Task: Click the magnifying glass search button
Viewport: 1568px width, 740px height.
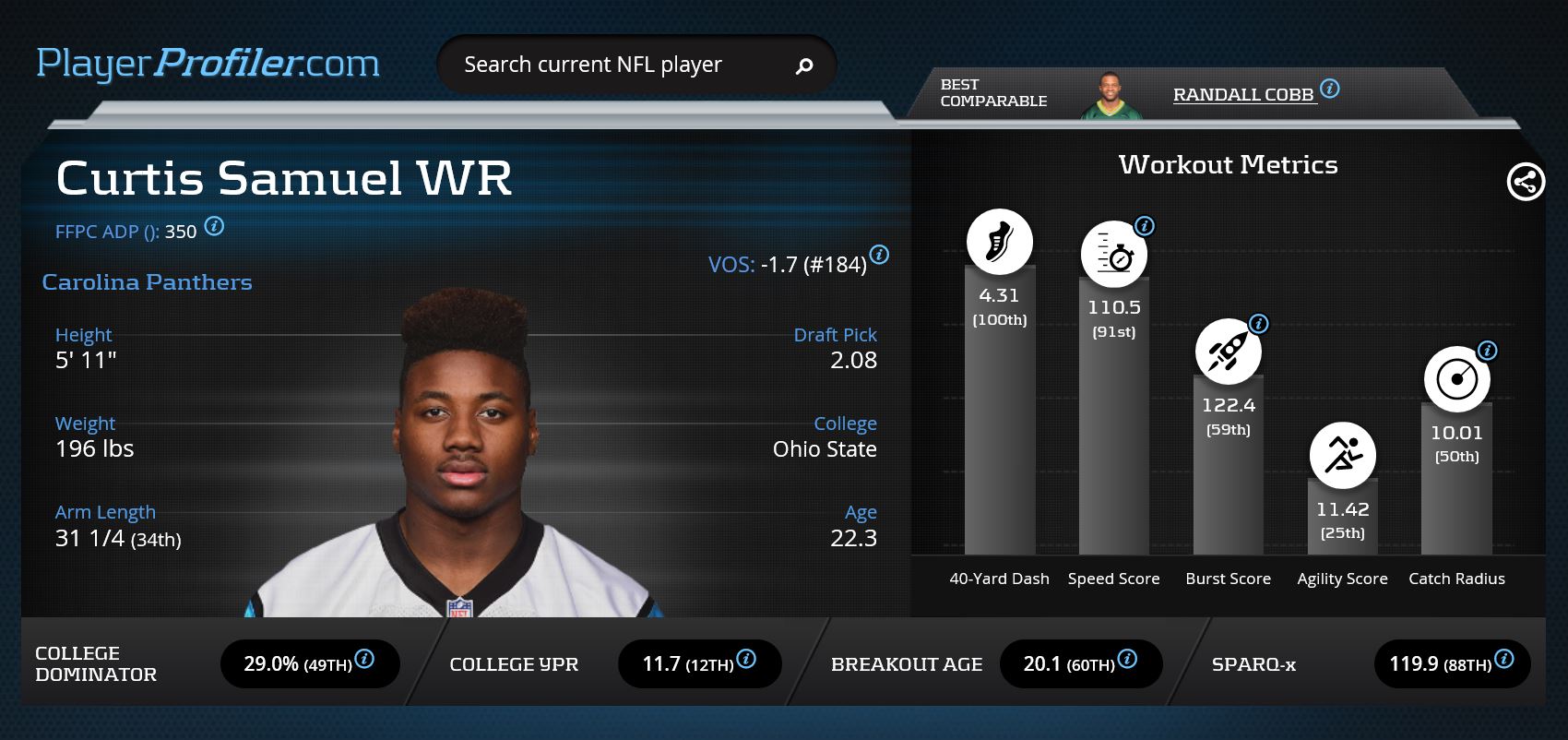Action: [804, 66]
